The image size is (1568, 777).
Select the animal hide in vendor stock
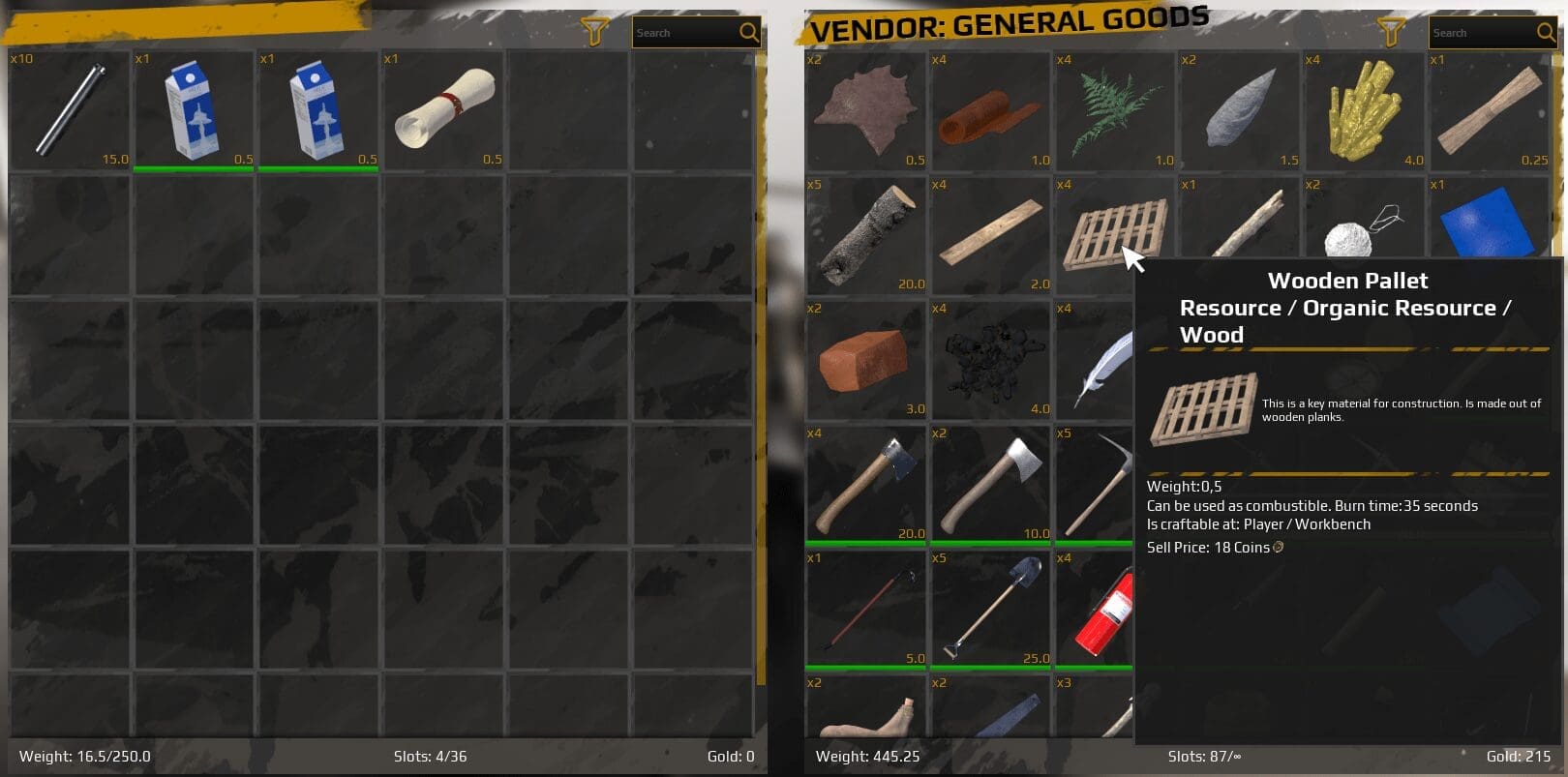click(865, 110)
